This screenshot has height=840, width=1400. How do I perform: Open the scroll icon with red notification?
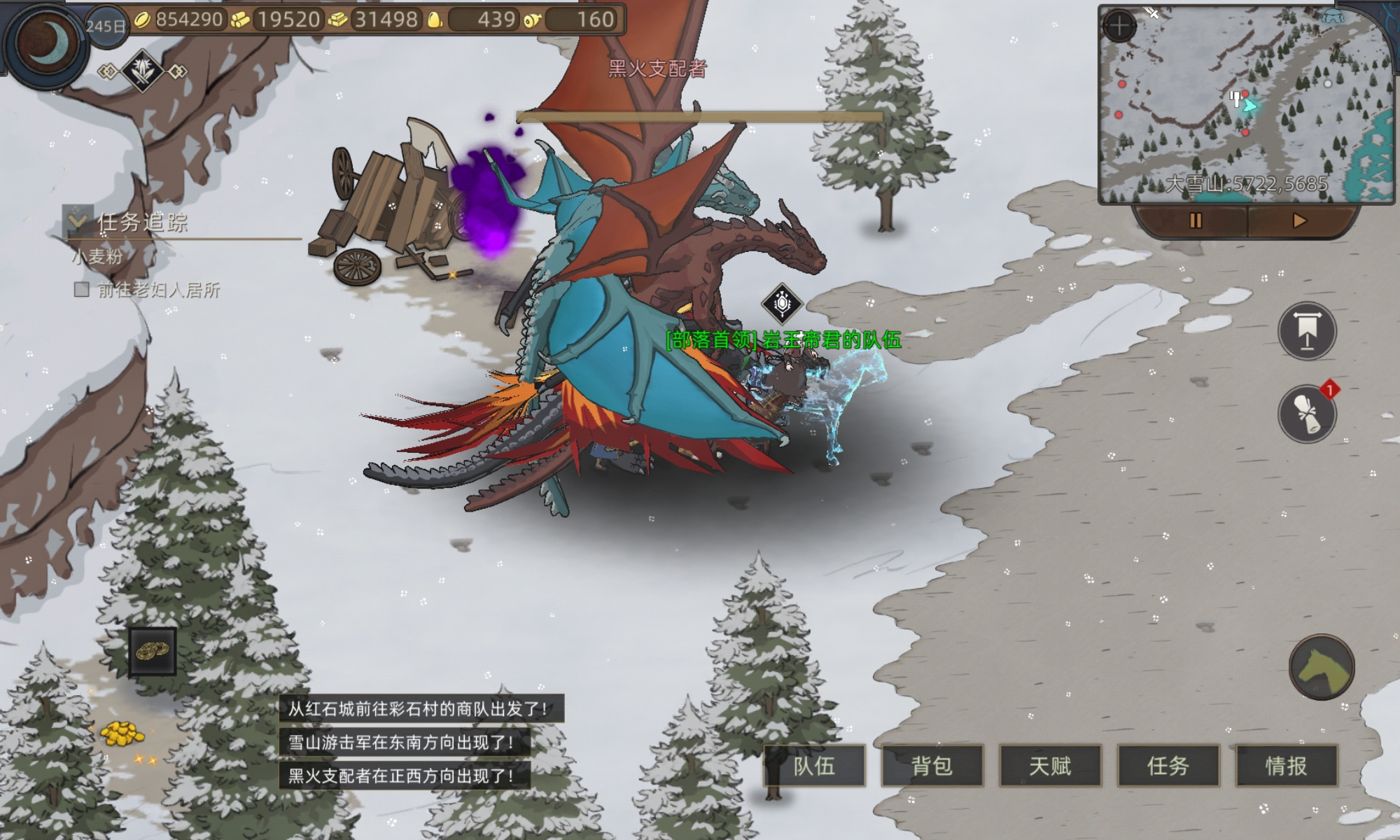point(1307,414)
